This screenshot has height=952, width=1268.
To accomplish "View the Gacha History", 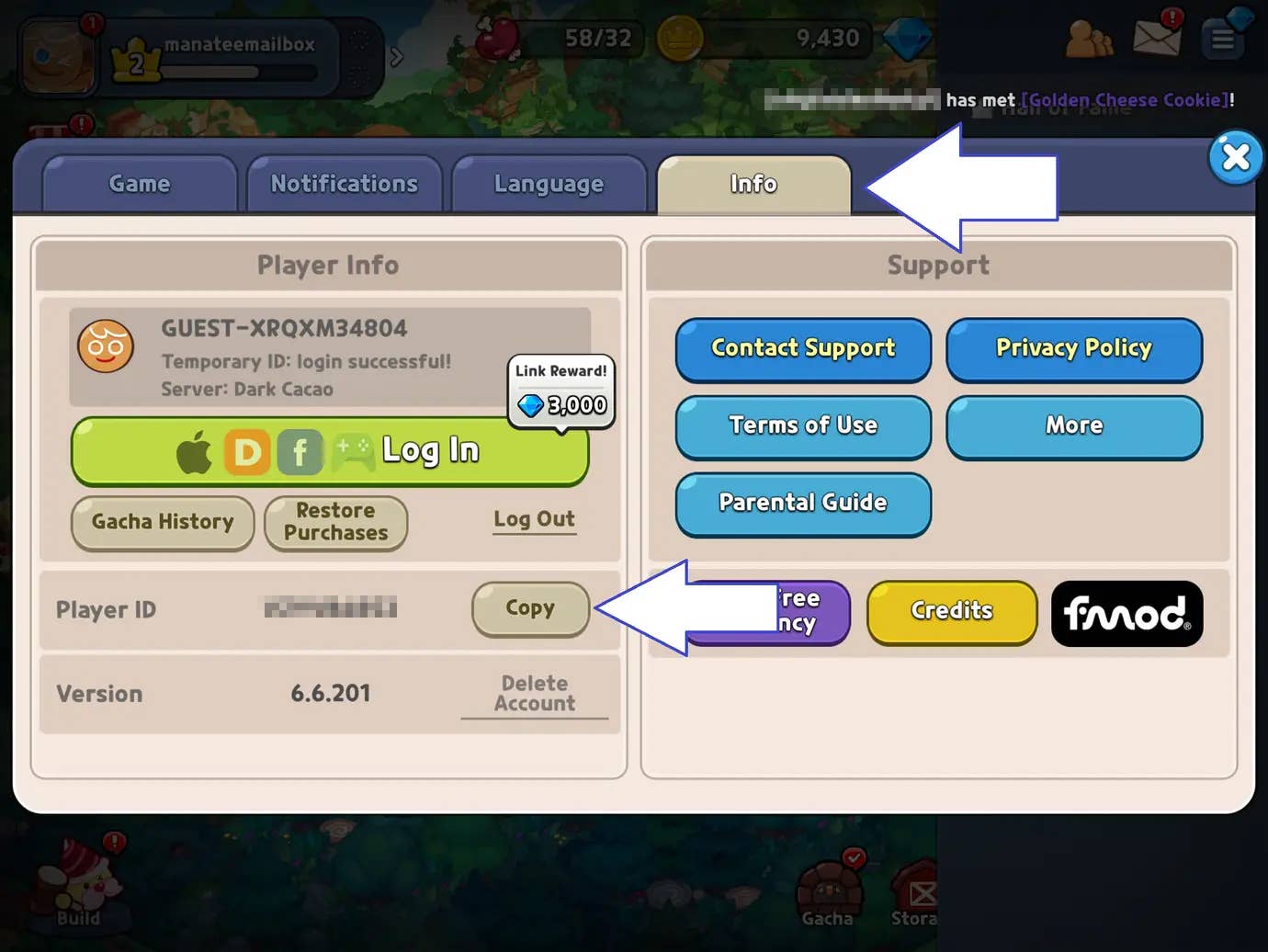I will tap(162, 522).
